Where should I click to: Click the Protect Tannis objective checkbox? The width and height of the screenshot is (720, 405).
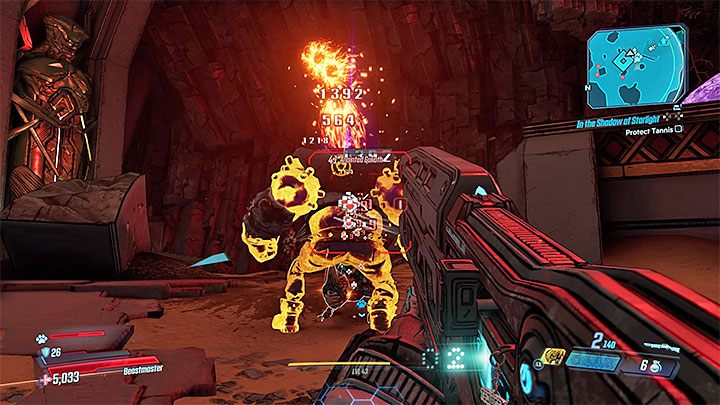[x=679, y=128]
